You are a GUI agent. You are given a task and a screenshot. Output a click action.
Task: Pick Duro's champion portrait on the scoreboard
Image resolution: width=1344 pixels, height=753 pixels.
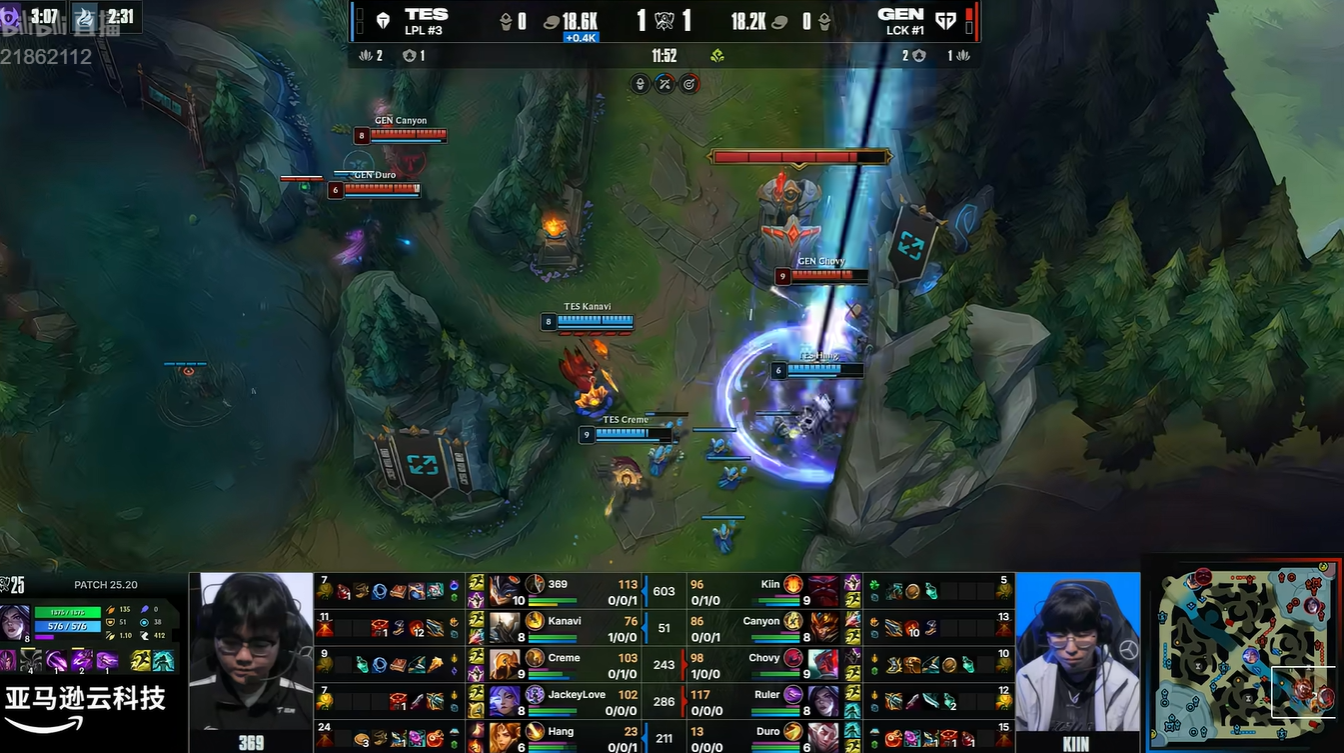click(x=824, y=735)
